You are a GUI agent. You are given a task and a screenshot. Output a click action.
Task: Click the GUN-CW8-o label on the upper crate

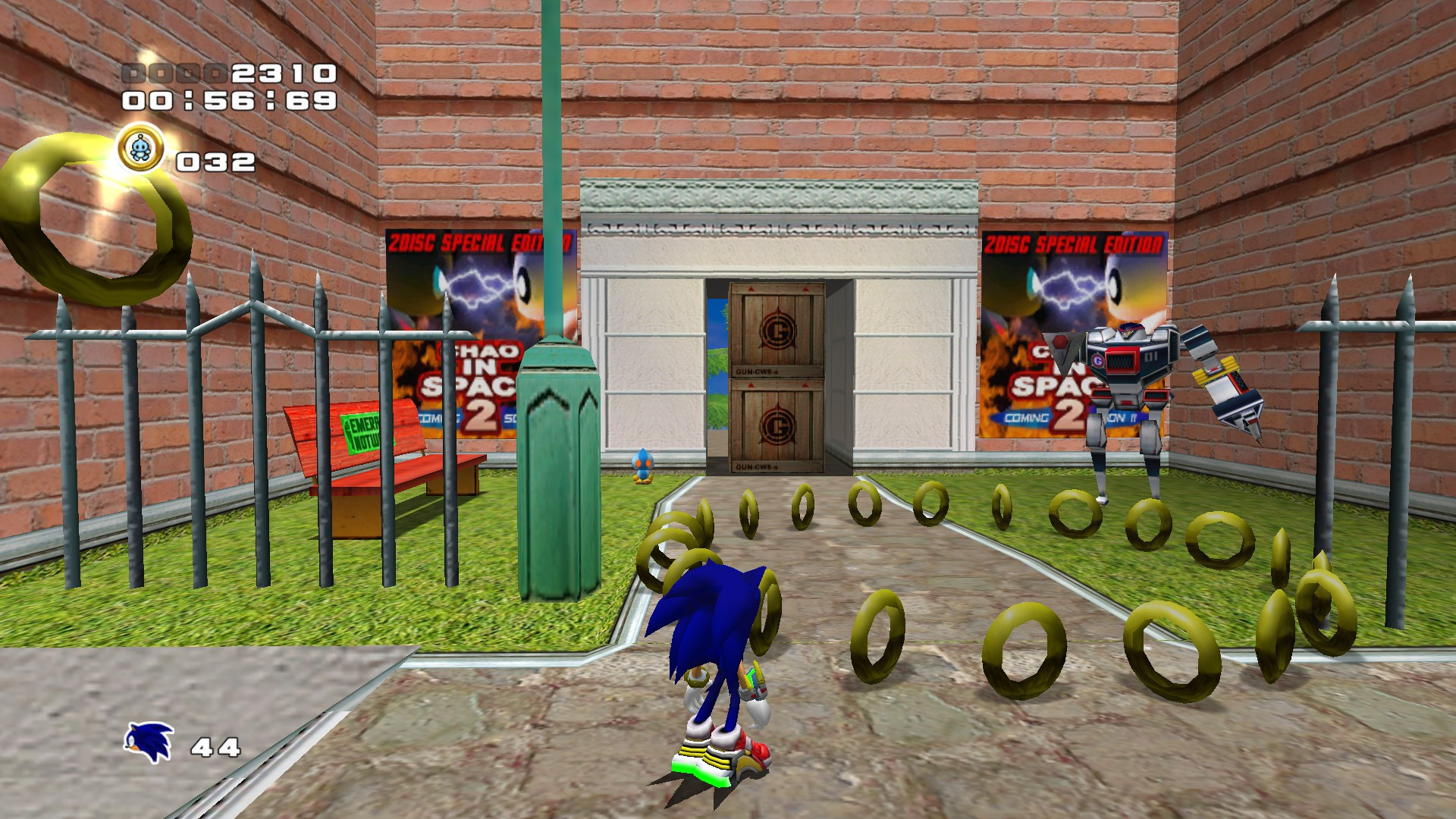(758, 372)
